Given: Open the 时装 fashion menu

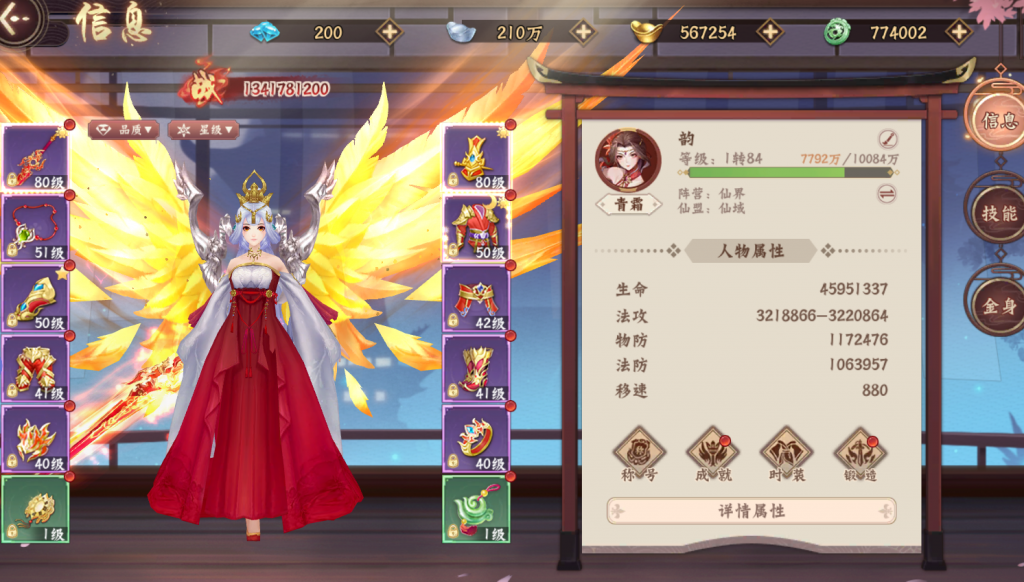Looking at the screenshot, I should [x=786, y=454].
